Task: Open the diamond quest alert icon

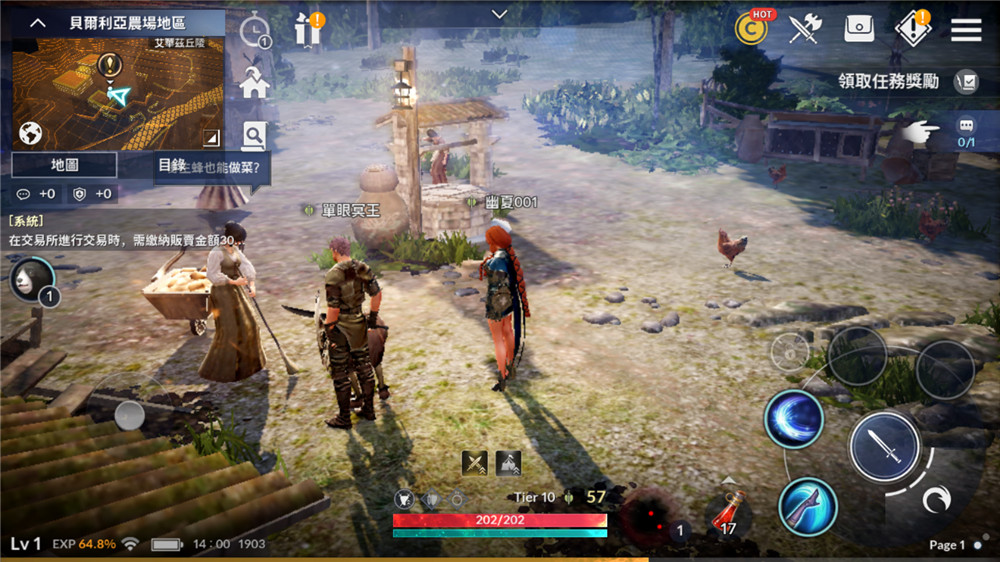Action: pos(912,29)
